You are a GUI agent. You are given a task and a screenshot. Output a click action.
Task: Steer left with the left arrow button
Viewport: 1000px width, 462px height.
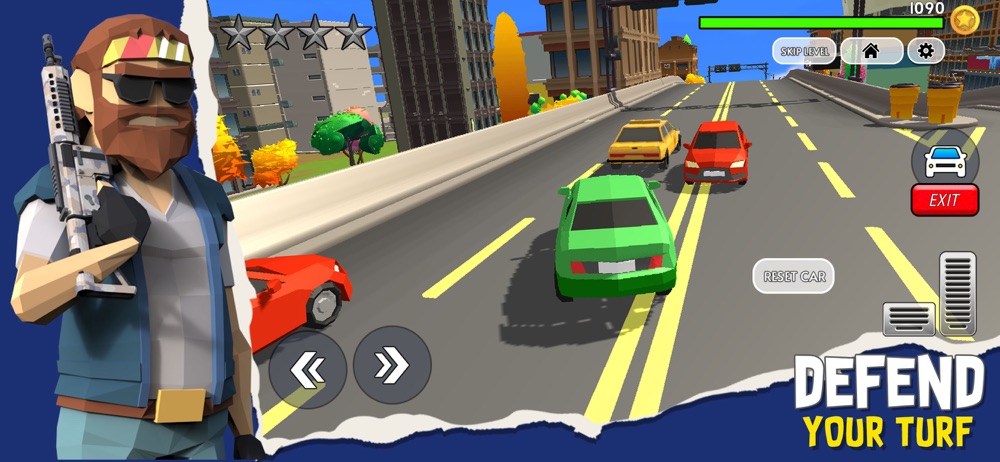[x=307, y=368]
